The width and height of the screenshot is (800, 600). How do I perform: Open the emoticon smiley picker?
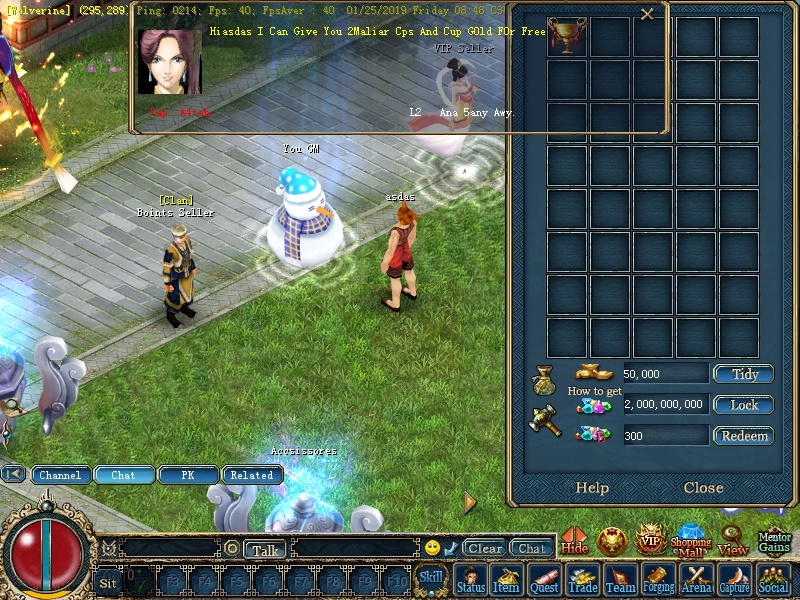(432, 548)
